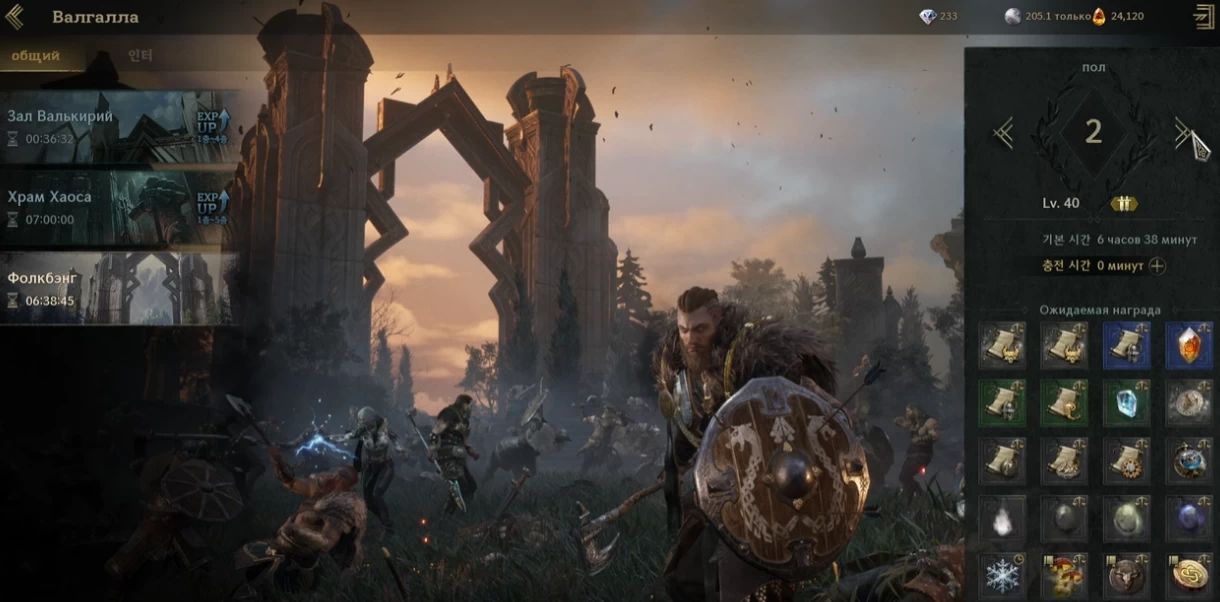Switch to the общий tab
This screenshot has height=602, width=1220.
pyautogui.click(x=35, y=56)
